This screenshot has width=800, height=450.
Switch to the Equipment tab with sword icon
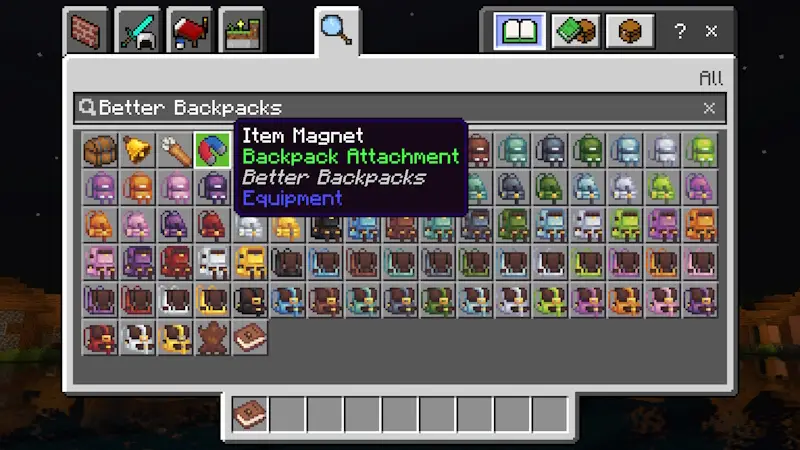[138, 31]
